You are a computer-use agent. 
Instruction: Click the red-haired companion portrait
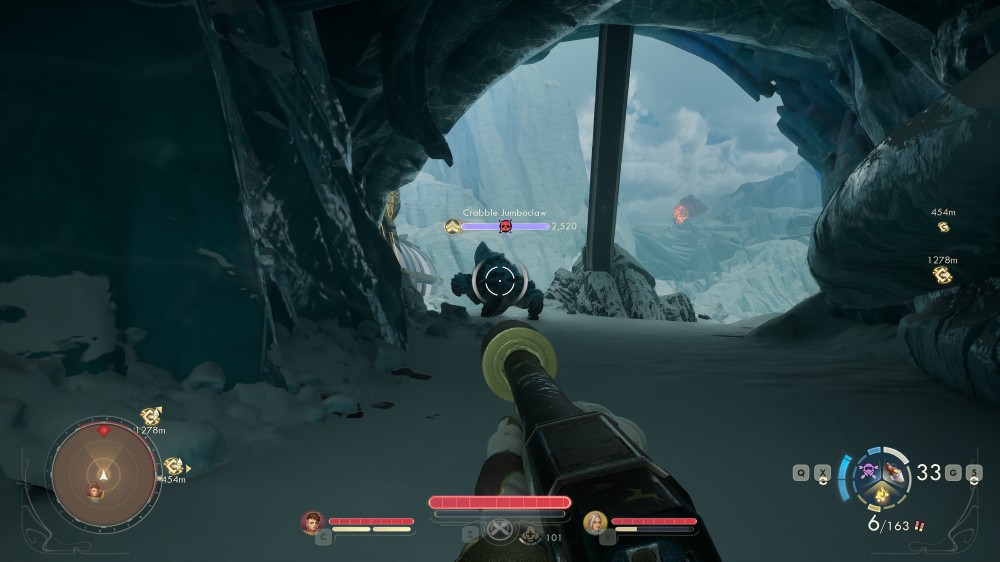pyautogui.click(x=313, y=521)
